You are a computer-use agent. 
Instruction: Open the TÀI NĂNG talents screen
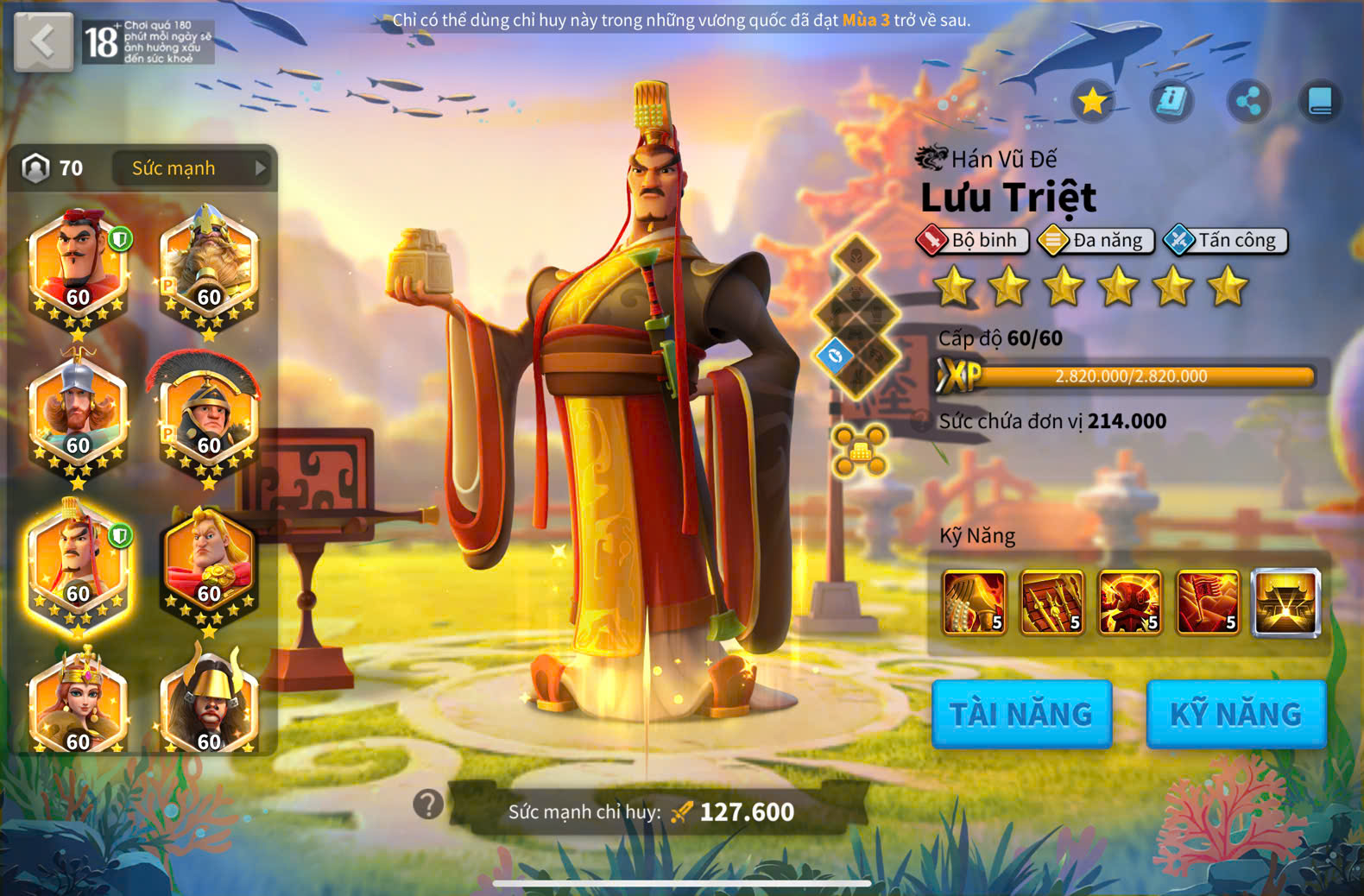point(1021,714)
